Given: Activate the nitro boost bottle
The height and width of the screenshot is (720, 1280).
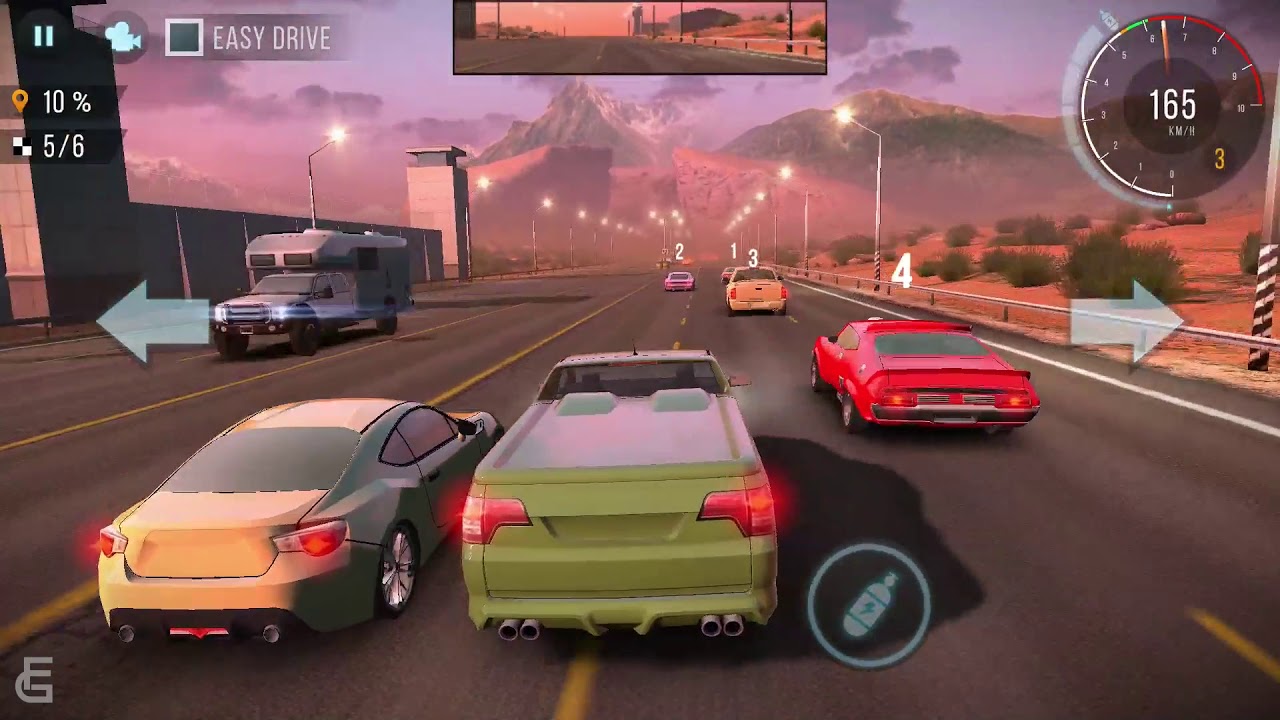Looking at the screenshot, I should point(868,605).
